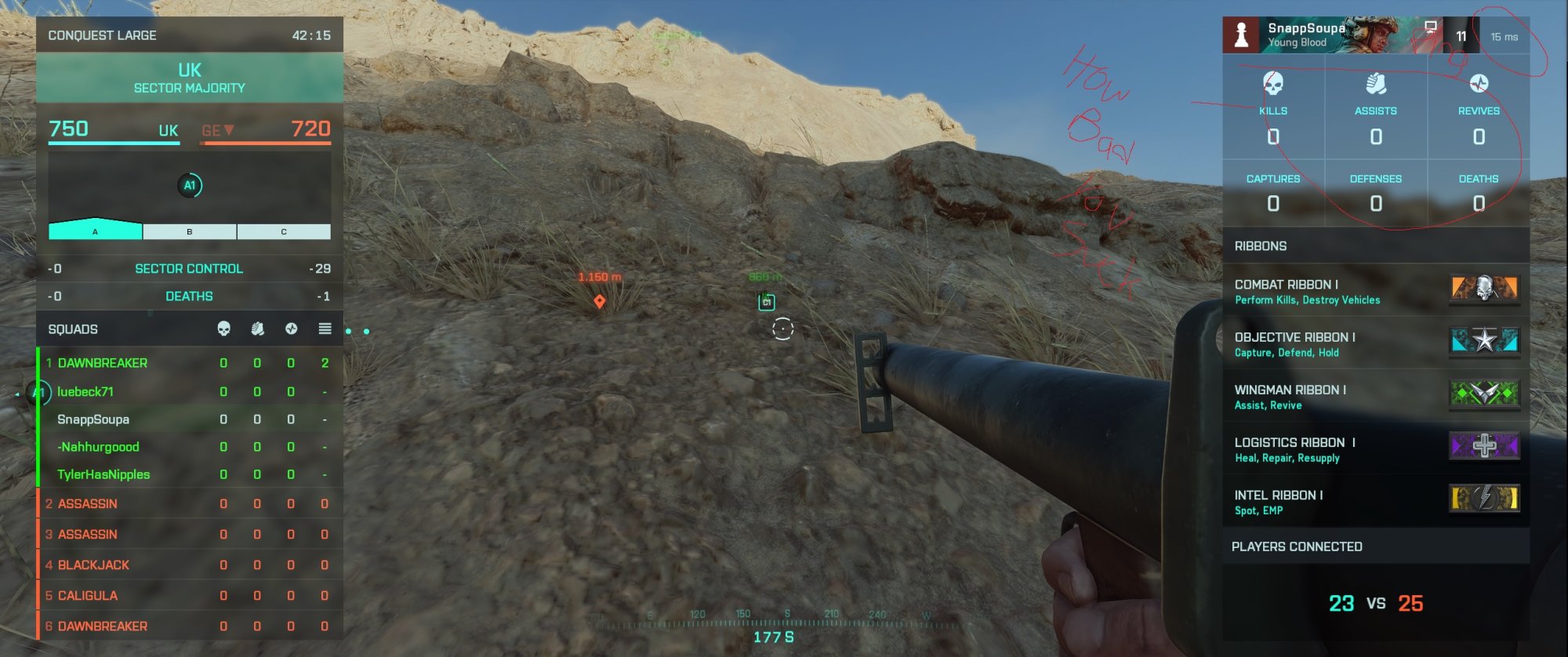Select sector C on the sector bar
This screenshot has height=657, width=1568.
(284, 231)
